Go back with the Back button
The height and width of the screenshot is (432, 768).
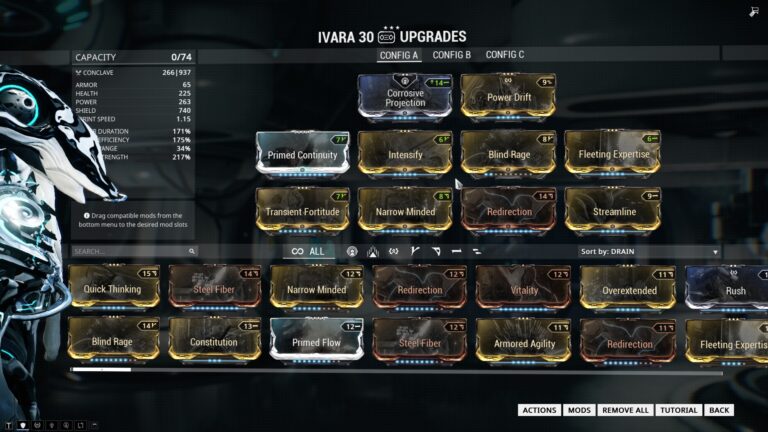719,410
